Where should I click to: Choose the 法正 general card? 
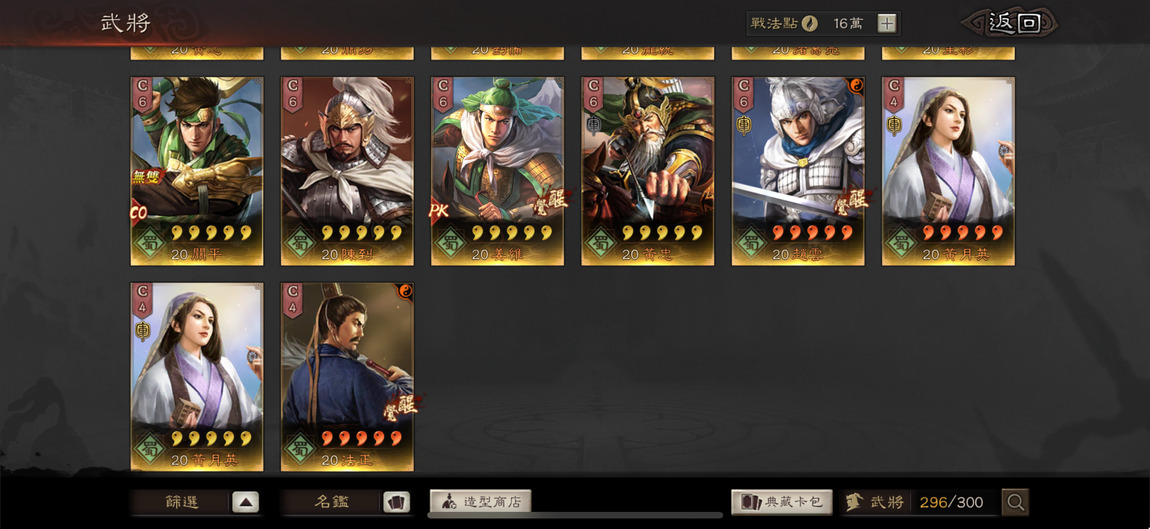pyautogui.click(x=347, y=376)
